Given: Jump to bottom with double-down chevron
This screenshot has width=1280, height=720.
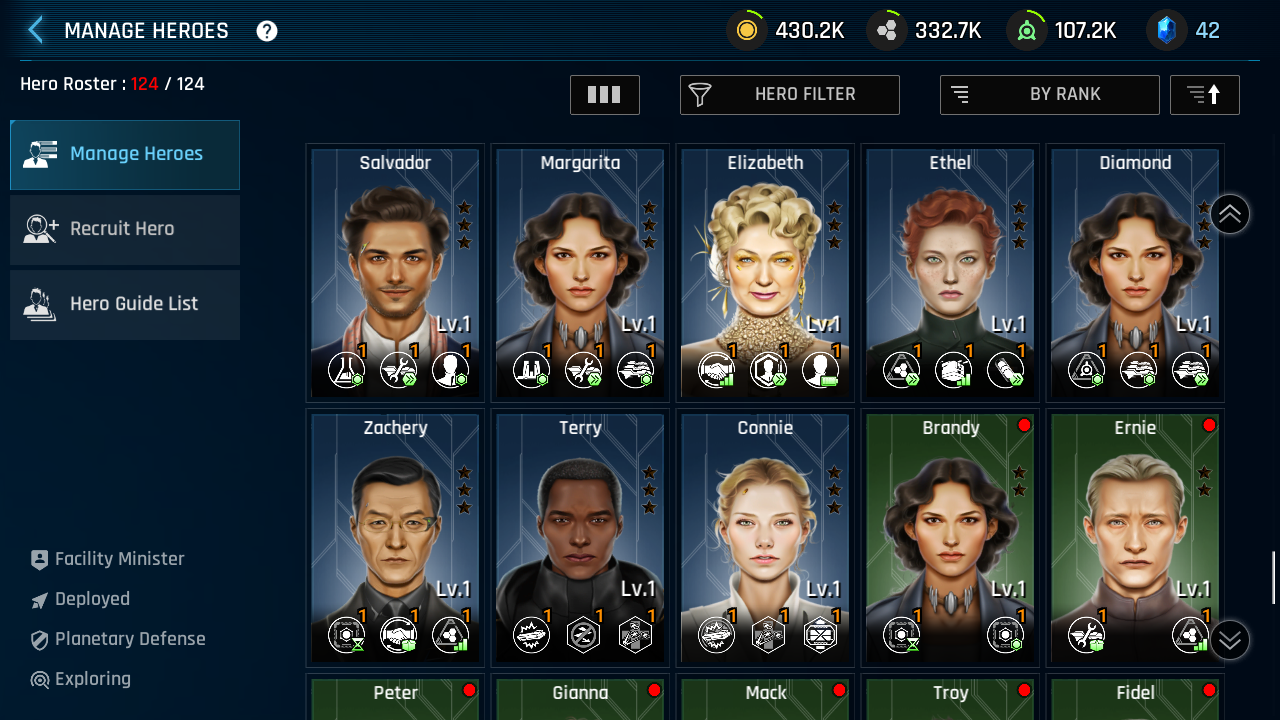Looking at the screenshot, I should pos(1230,640).
